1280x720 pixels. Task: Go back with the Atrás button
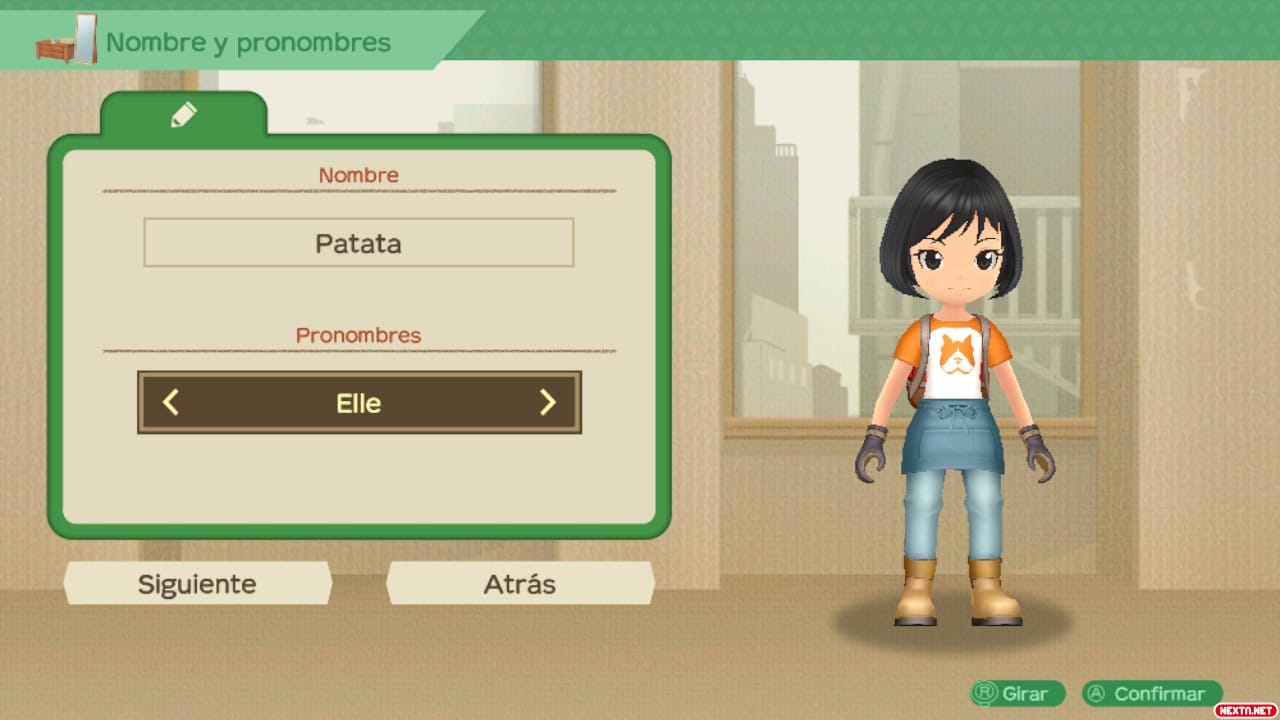click(520, 584)
